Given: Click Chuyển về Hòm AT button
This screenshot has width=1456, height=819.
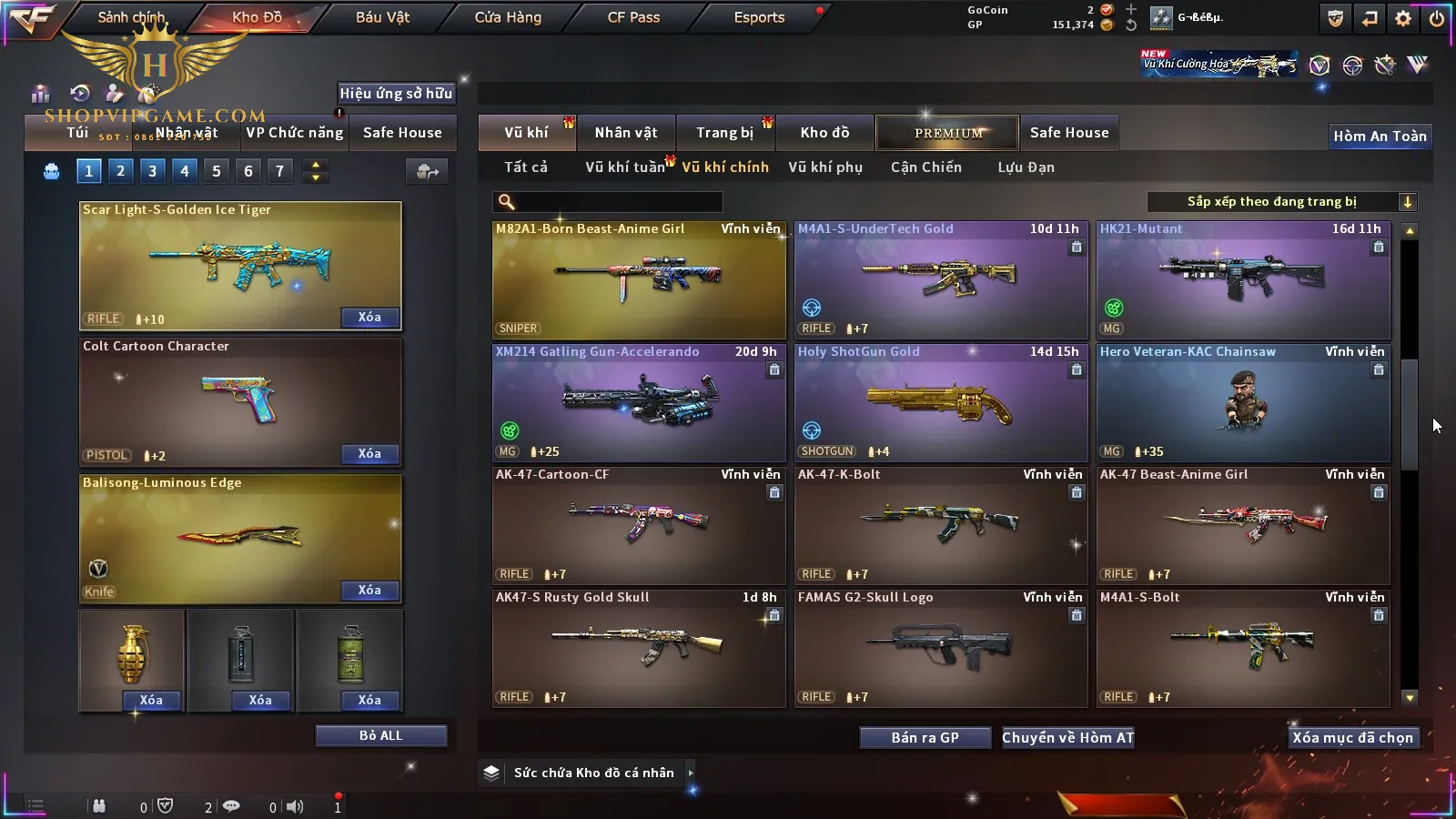Looking at the screenshot, I should pyautogui.click(x=1067, y=738).
